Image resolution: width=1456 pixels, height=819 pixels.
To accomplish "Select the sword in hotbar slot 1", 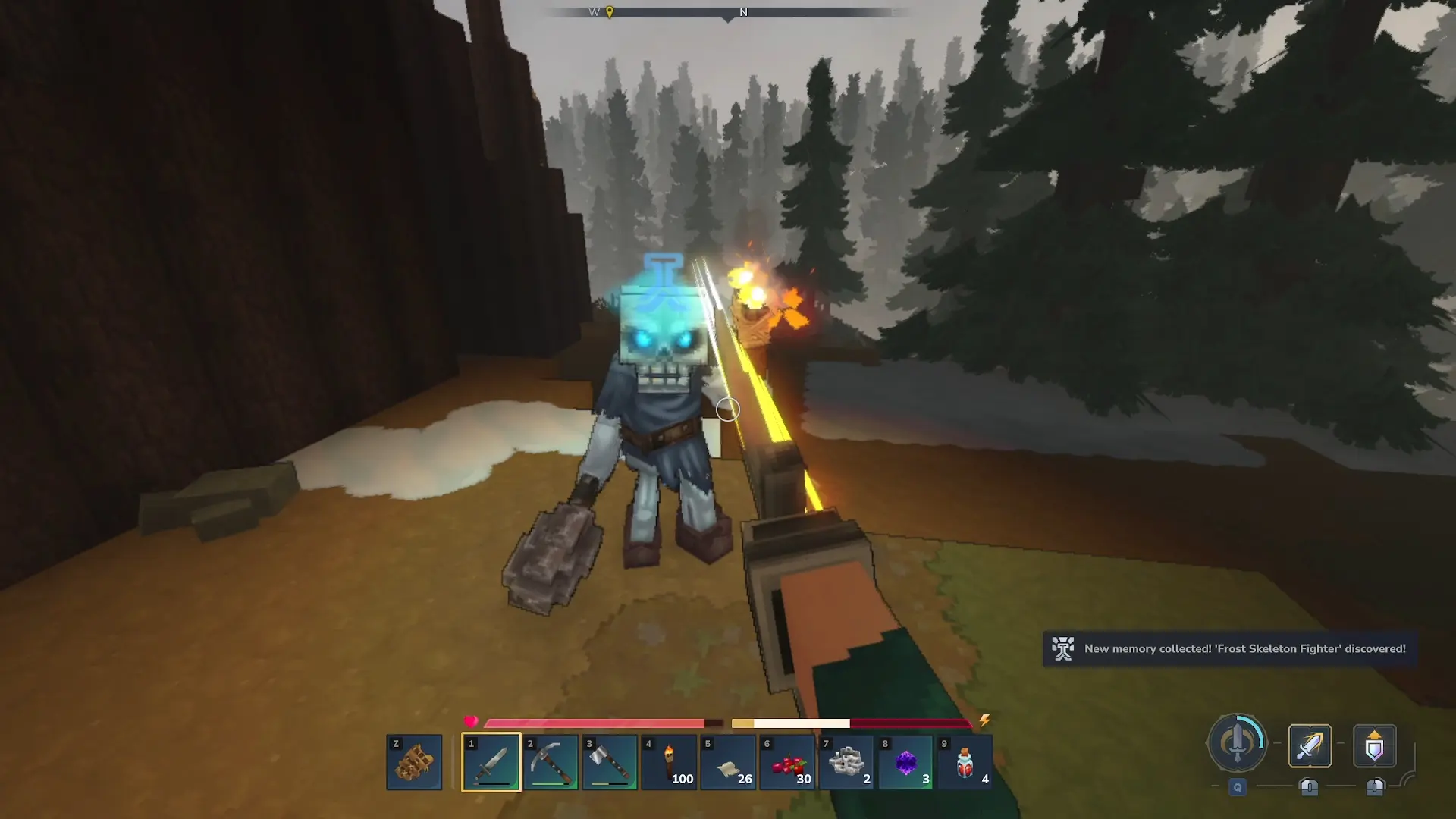I will (491, 762).
